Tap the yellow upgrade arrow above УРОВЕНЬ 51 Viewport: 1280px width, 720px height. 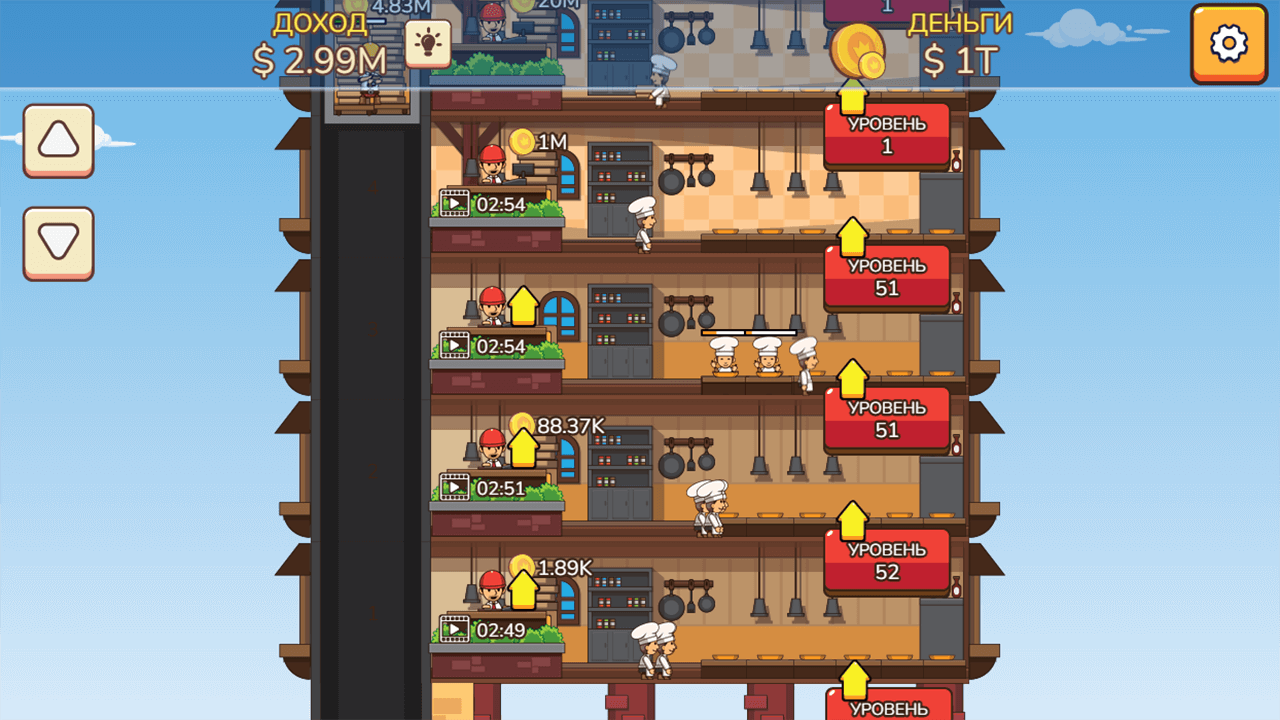[x=852, y=239]
